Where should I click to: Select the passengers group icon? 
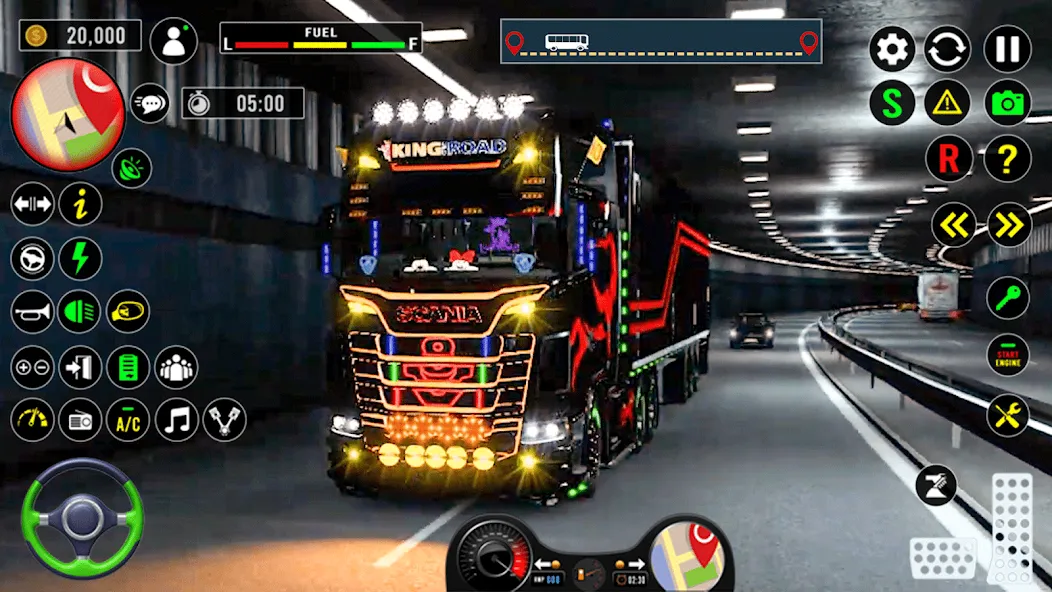(177, 367)
